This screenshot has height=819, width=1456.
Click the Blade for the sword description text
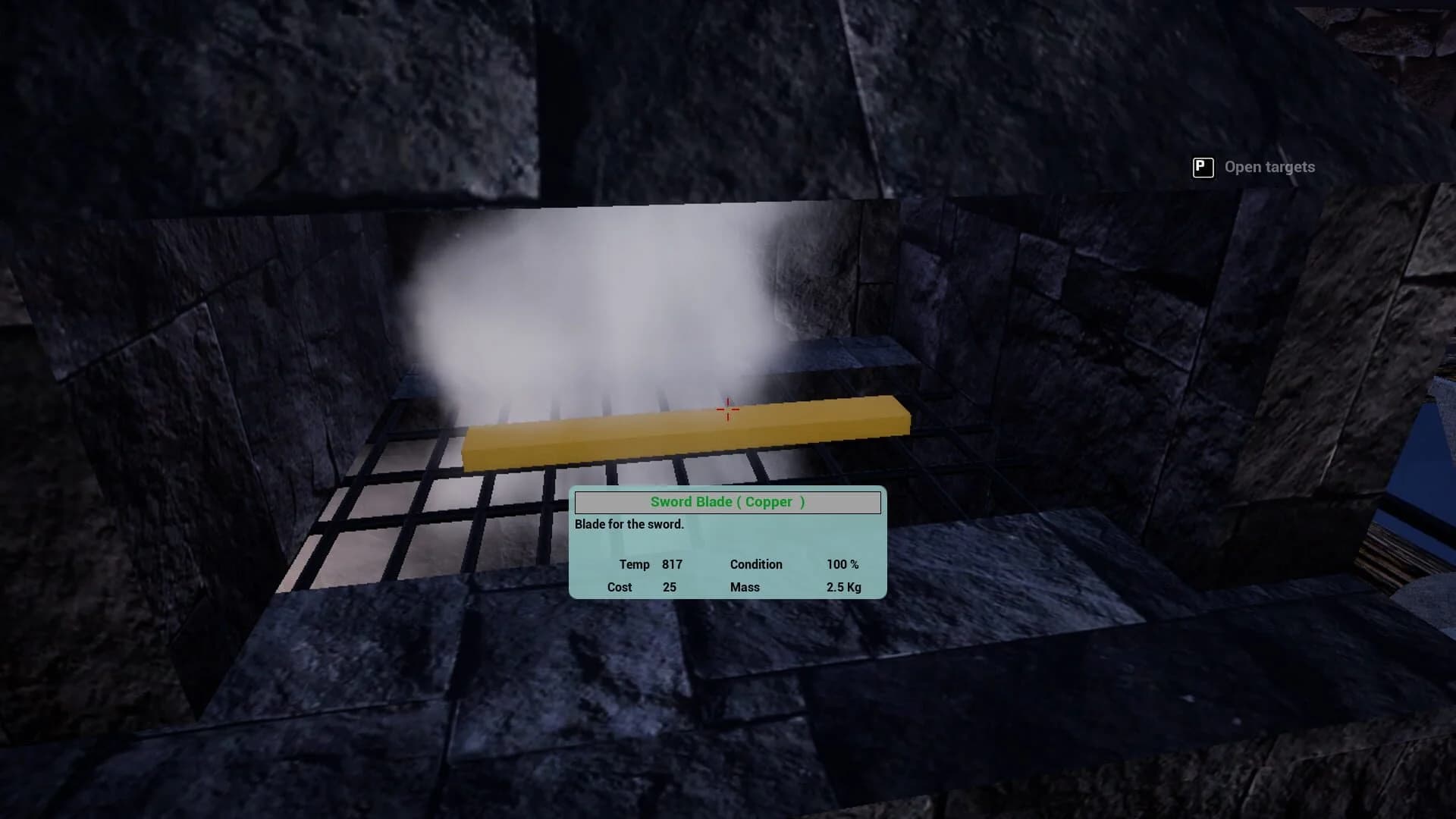click(629, 524)
